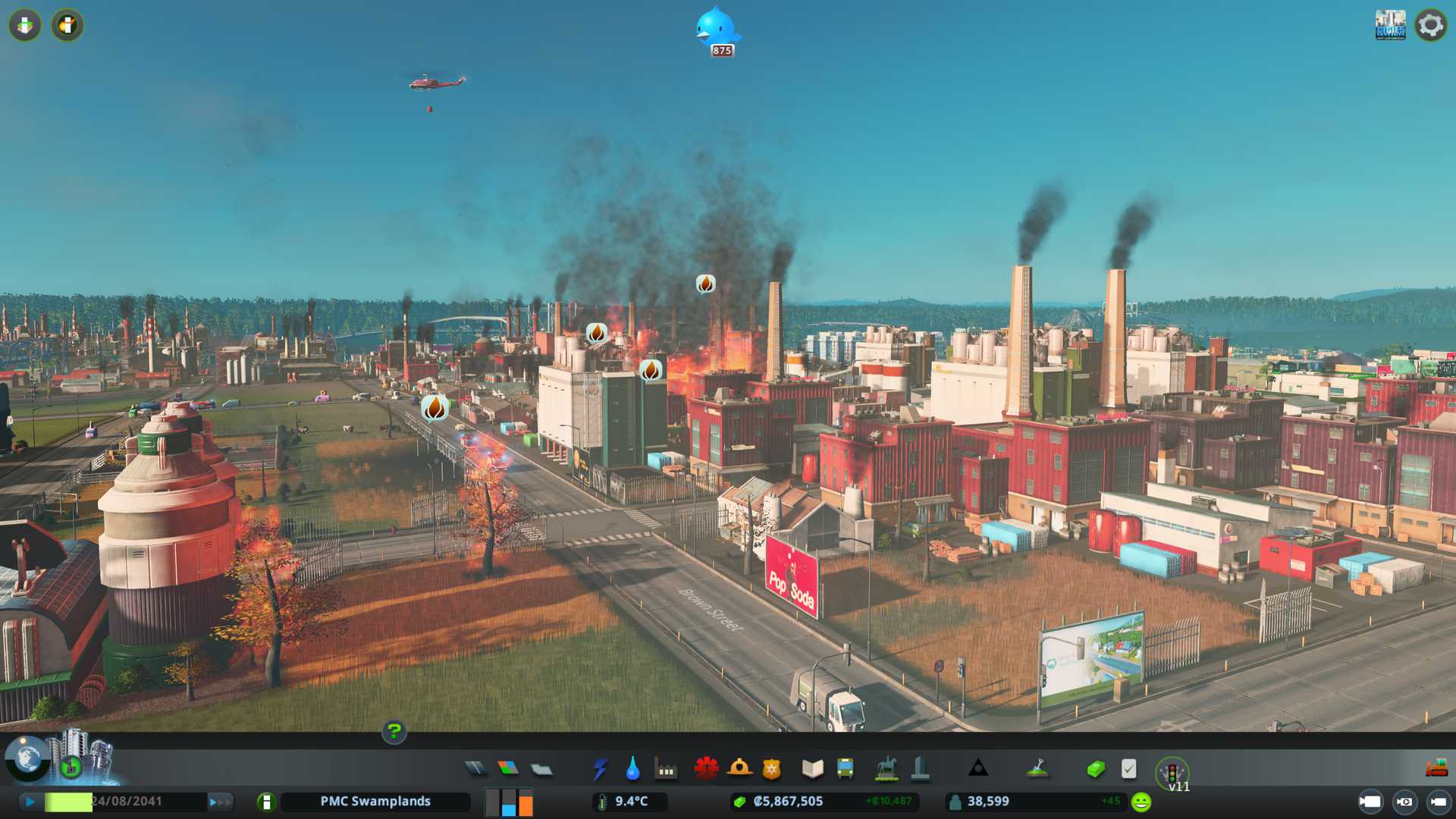This screenshot has height=819, width=1456.
Task: Open the Zoning tool
Action: pyautogui.click(x=508, y=769)
